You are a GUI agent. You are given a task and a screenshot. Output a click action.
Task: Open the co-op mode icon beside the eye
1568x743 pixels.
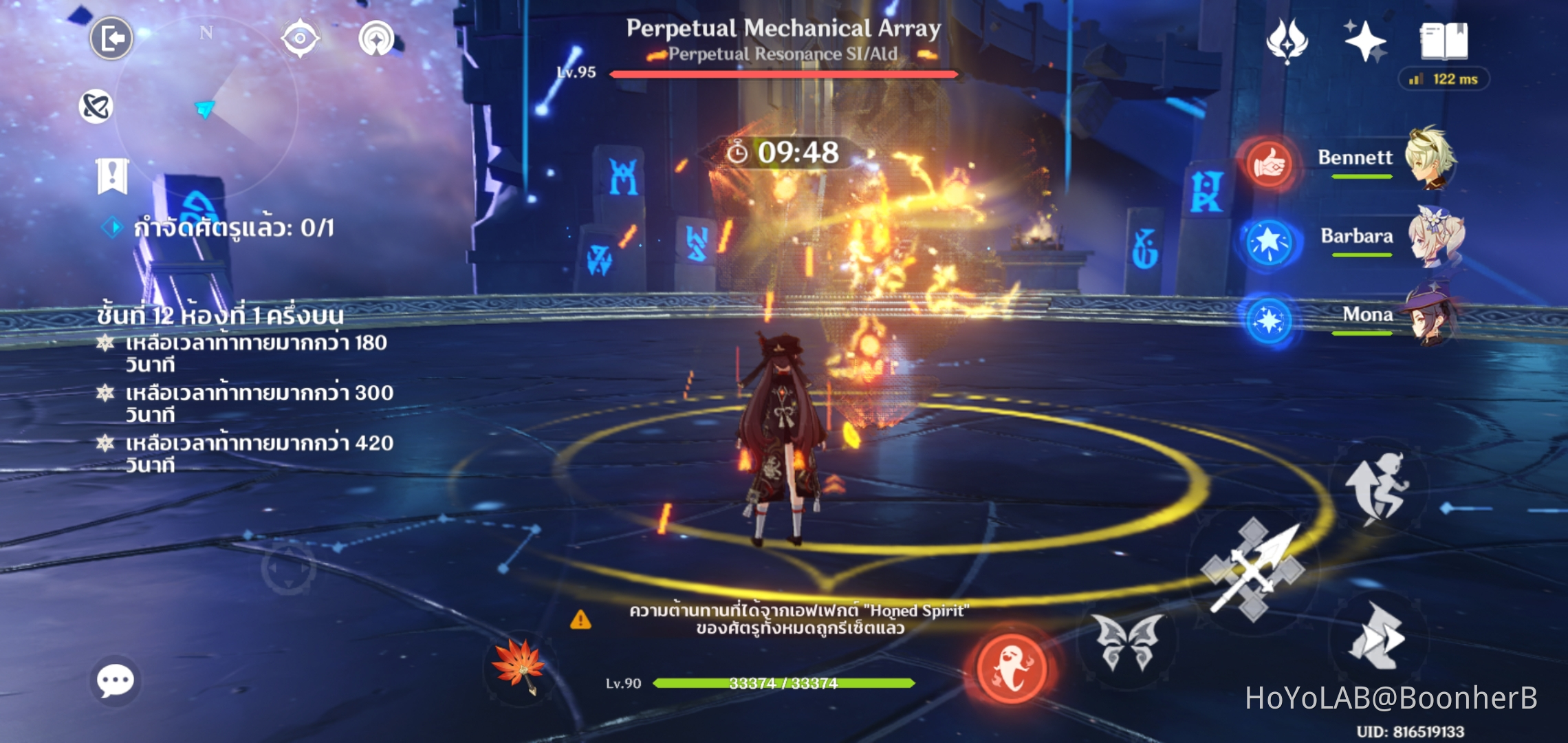point(375,38)
